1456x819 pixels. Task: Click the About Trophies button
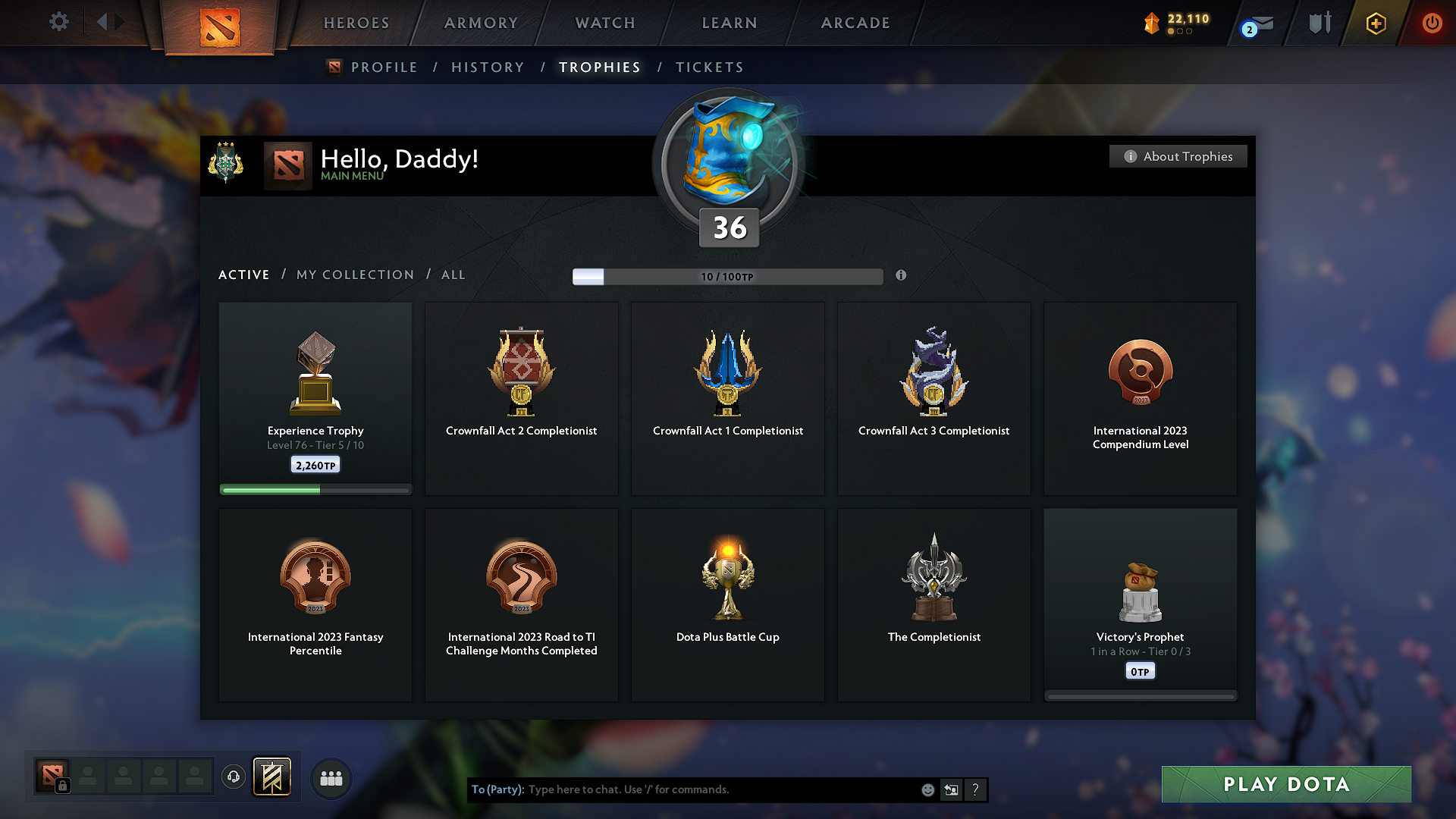[1178, 156]
